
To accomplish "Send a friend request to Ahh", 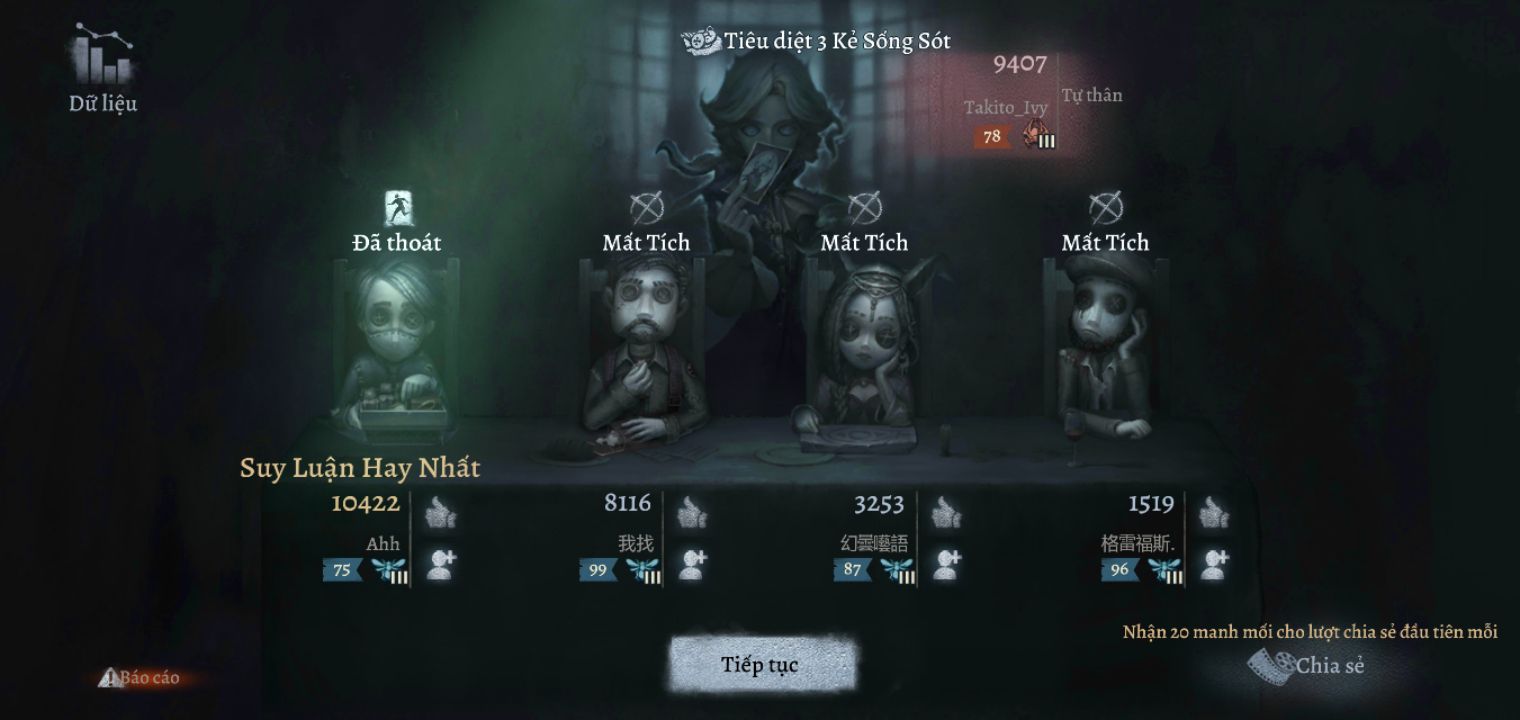I will pos(441,565).
